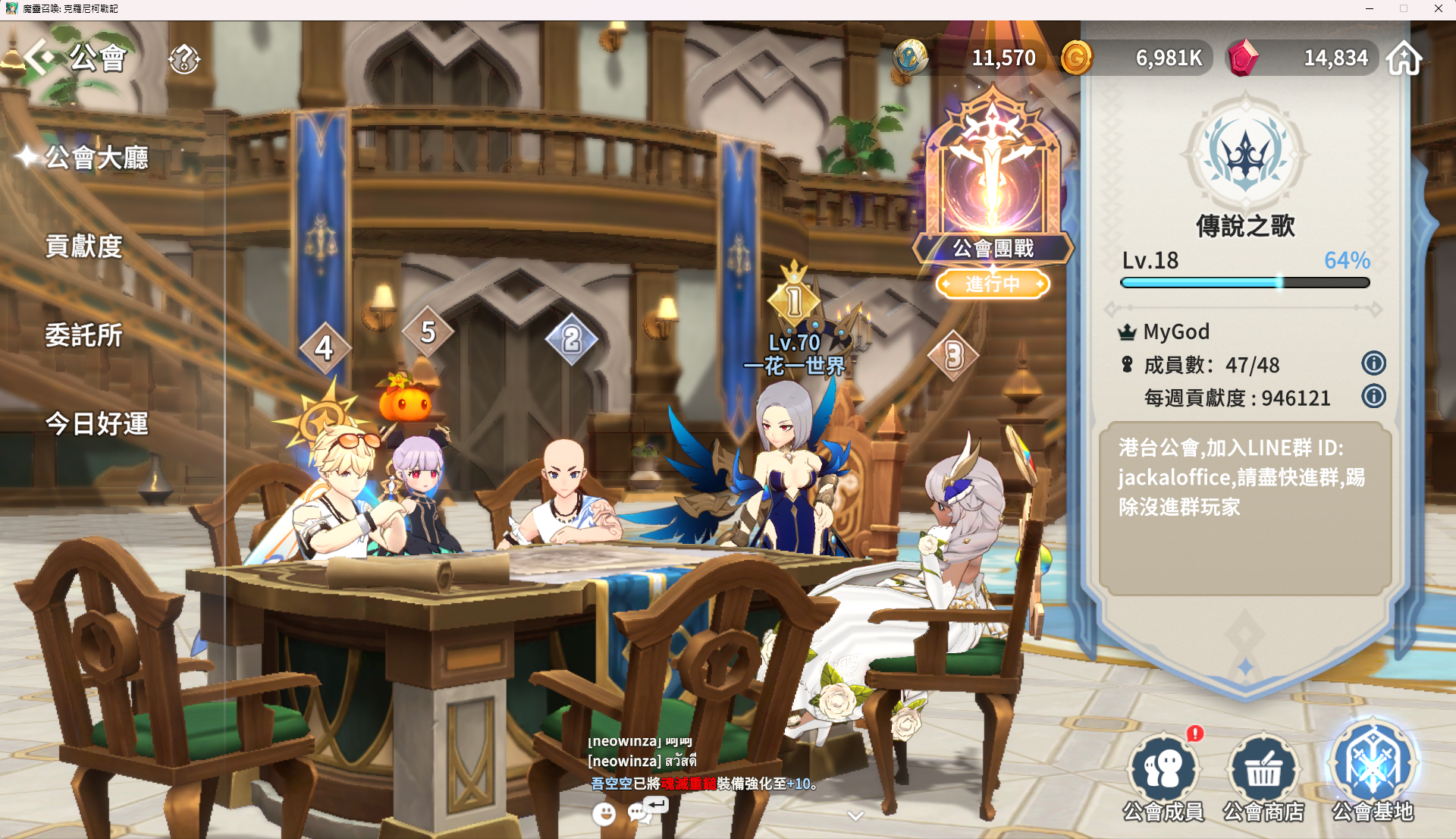Close the game window
1456x839 pixels.
[1438, 9]
